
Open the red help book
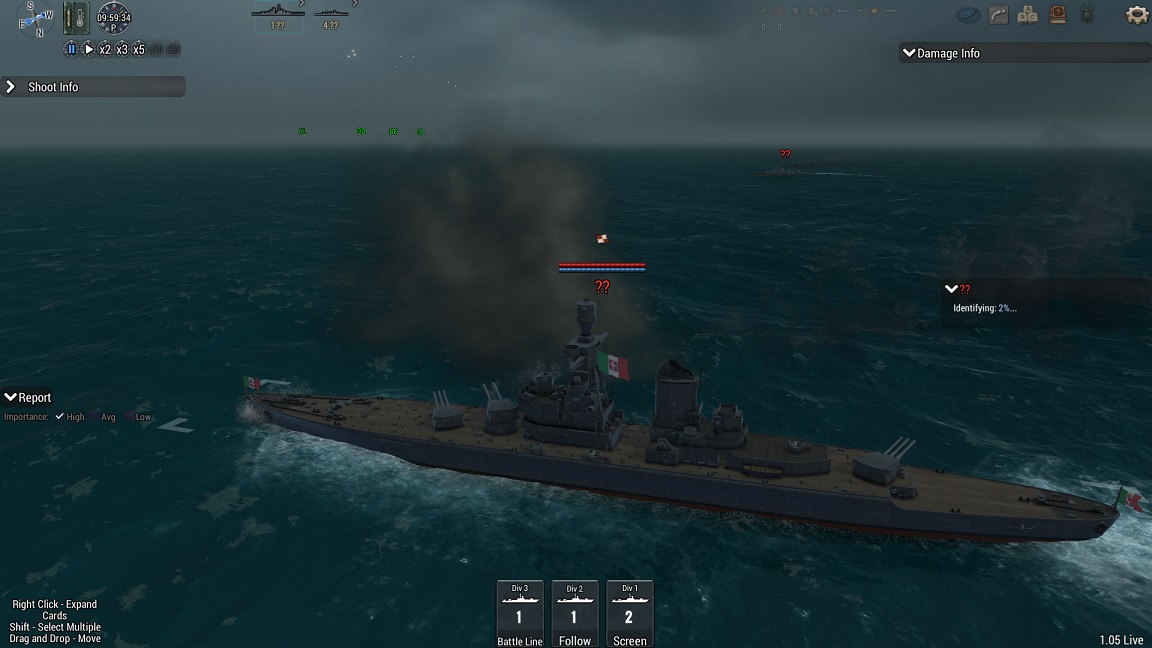coord(1057,15)
